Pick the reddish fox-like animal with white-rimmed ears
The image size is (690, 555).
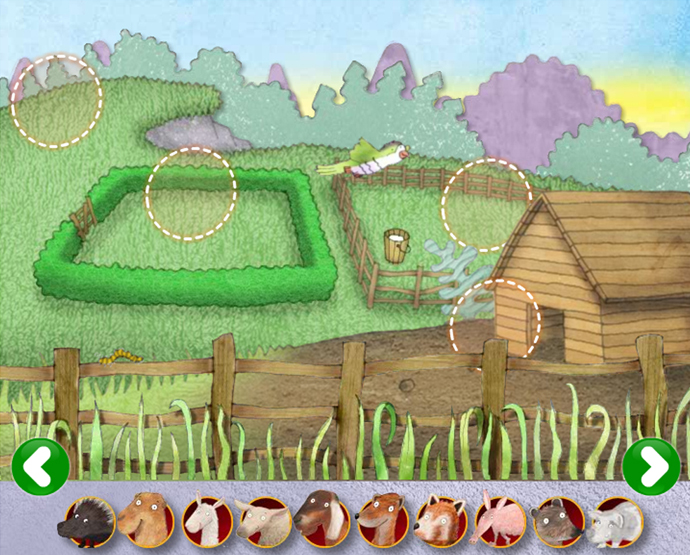coord(440,521)
